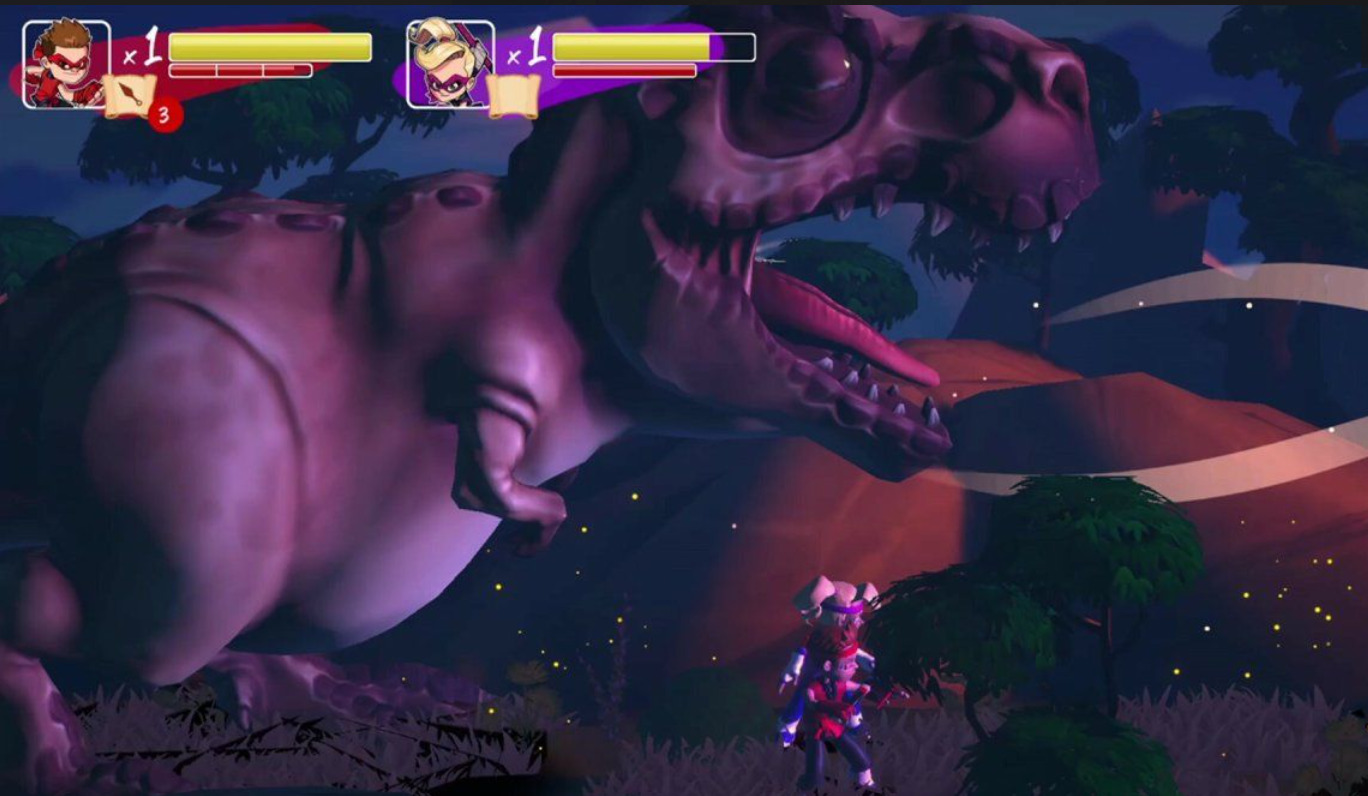Select the blonde ninja girl portrait
The height and width of the screenshot is (796, 1368).
(450, 64)
